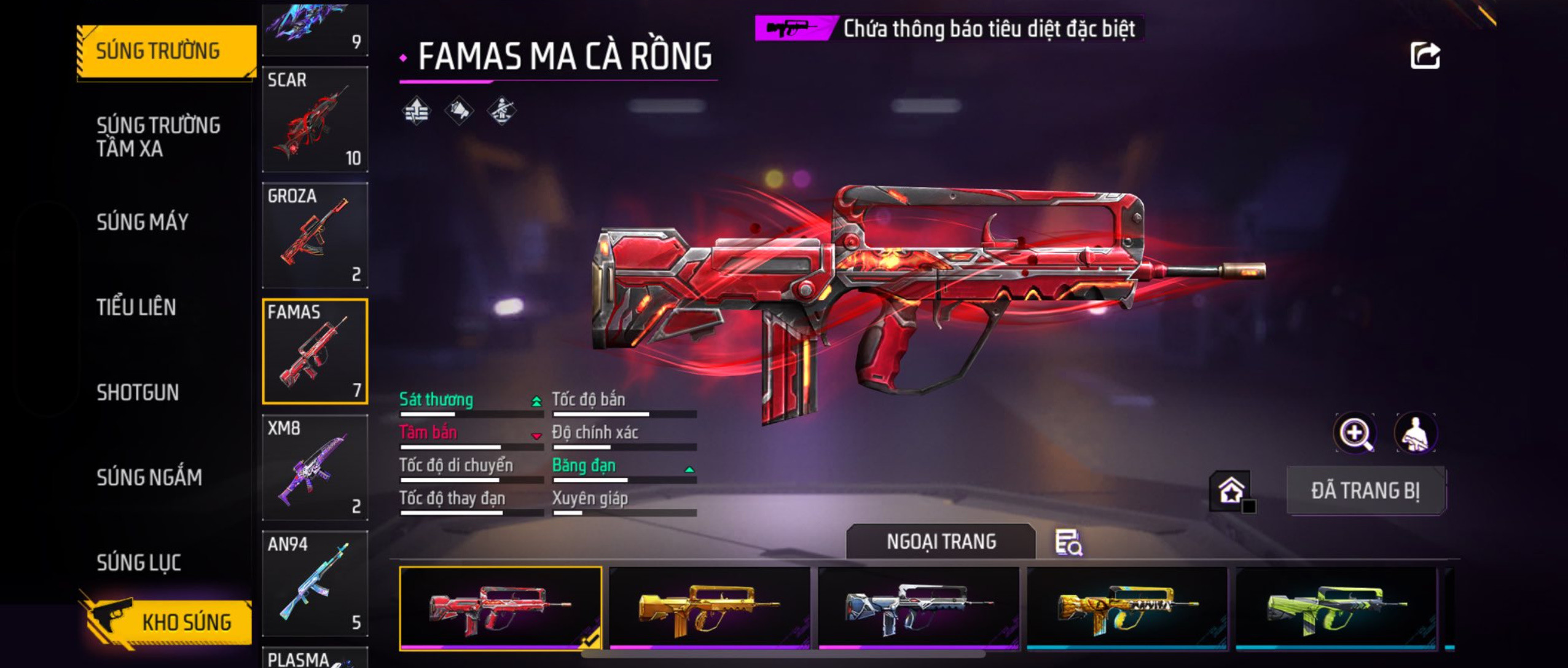Choose the green FAMAS skin thumbnail
1568x668 pixels.
point(1336,608)
